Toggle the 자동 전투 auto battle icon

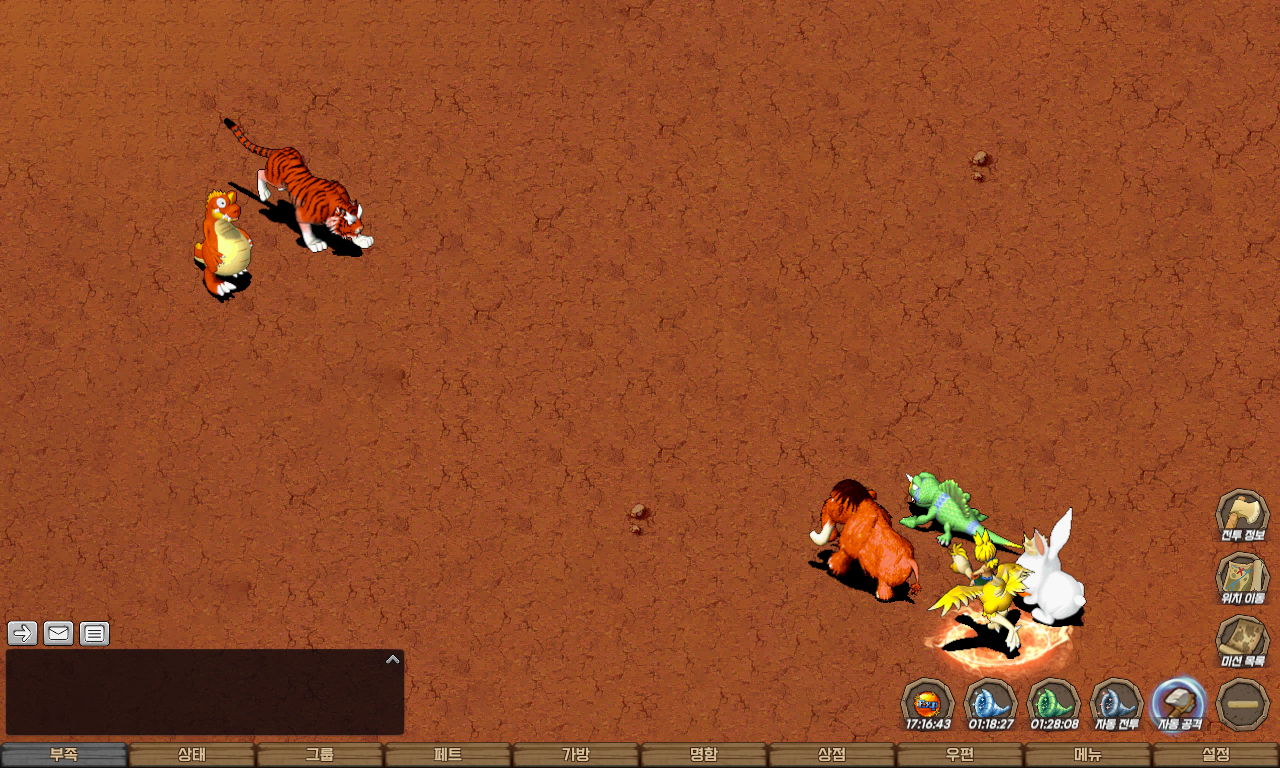tap(1116, 703)
